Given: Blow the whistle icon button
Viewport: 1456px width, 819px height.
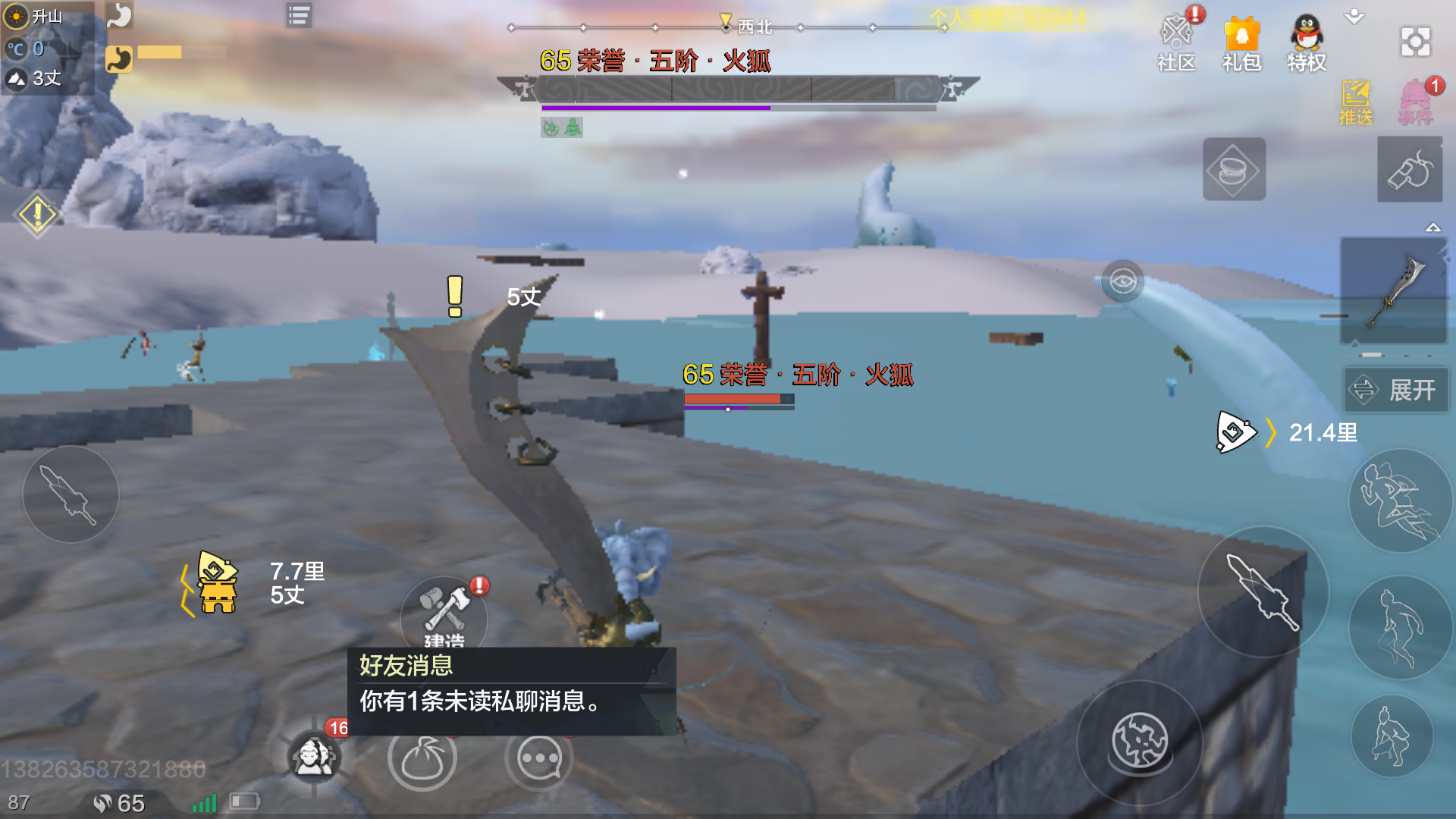Looking at the screenshot, I should coord(1410,169).
